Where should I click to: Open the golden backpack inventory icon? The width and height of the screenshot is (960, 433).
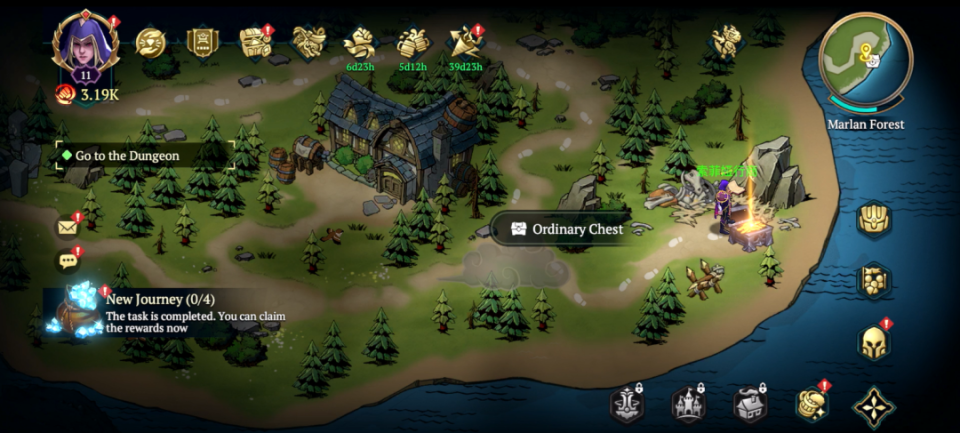(x=873, y=219)
